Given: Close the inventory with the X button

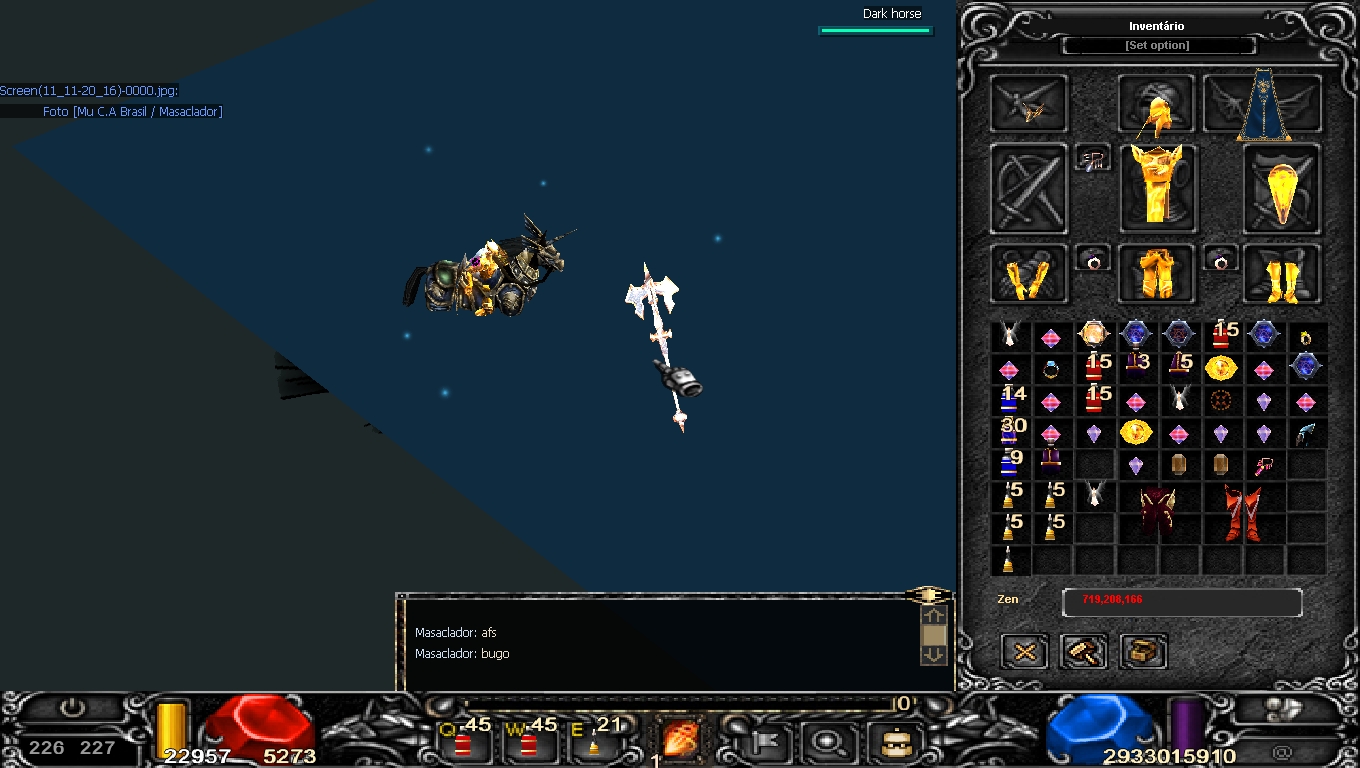Looking at the screenshot, I should pyautogui.click(x=1024, y=652).
